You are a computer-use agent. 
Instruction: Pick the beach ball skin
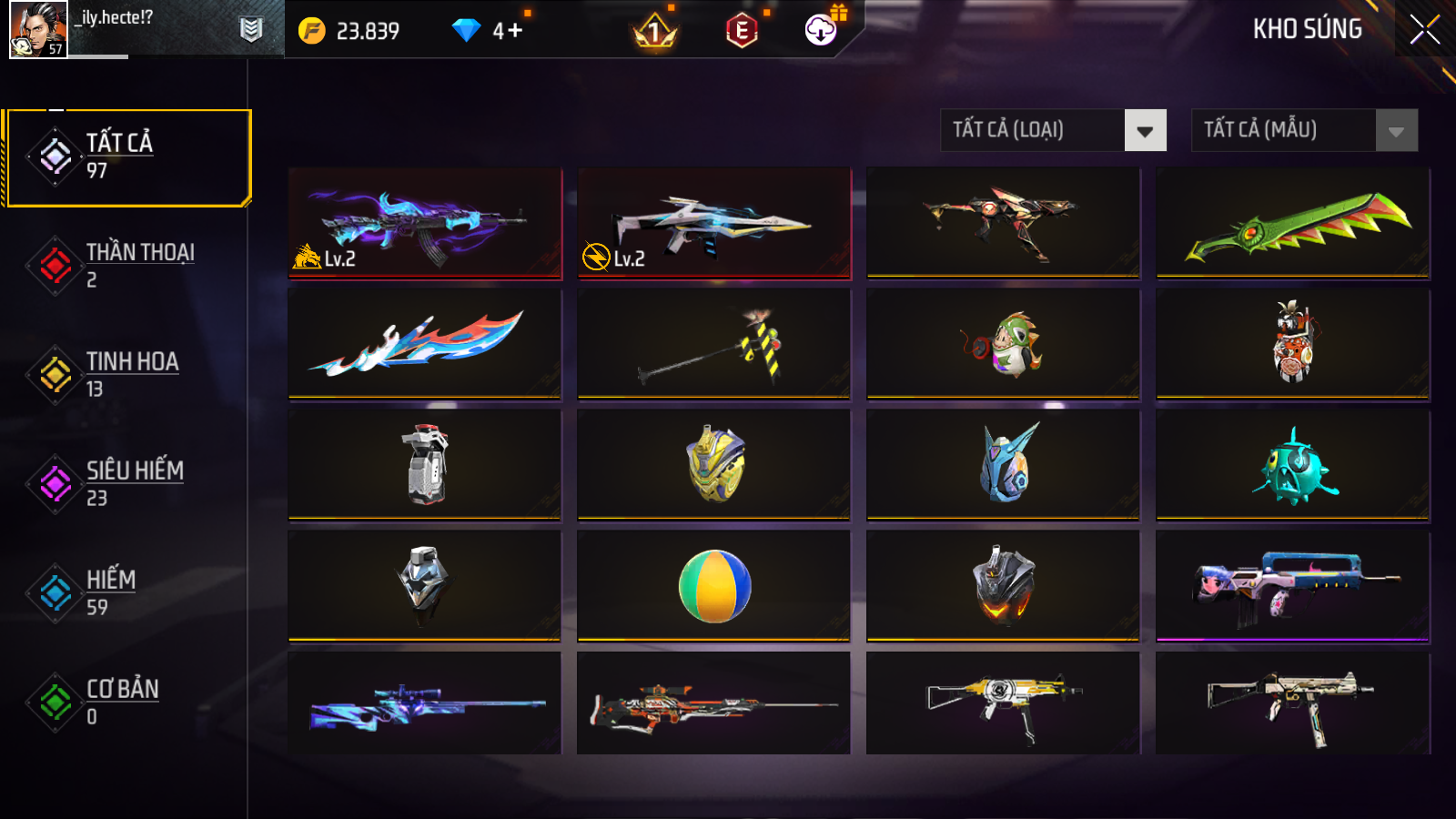(x=713, y=586)
